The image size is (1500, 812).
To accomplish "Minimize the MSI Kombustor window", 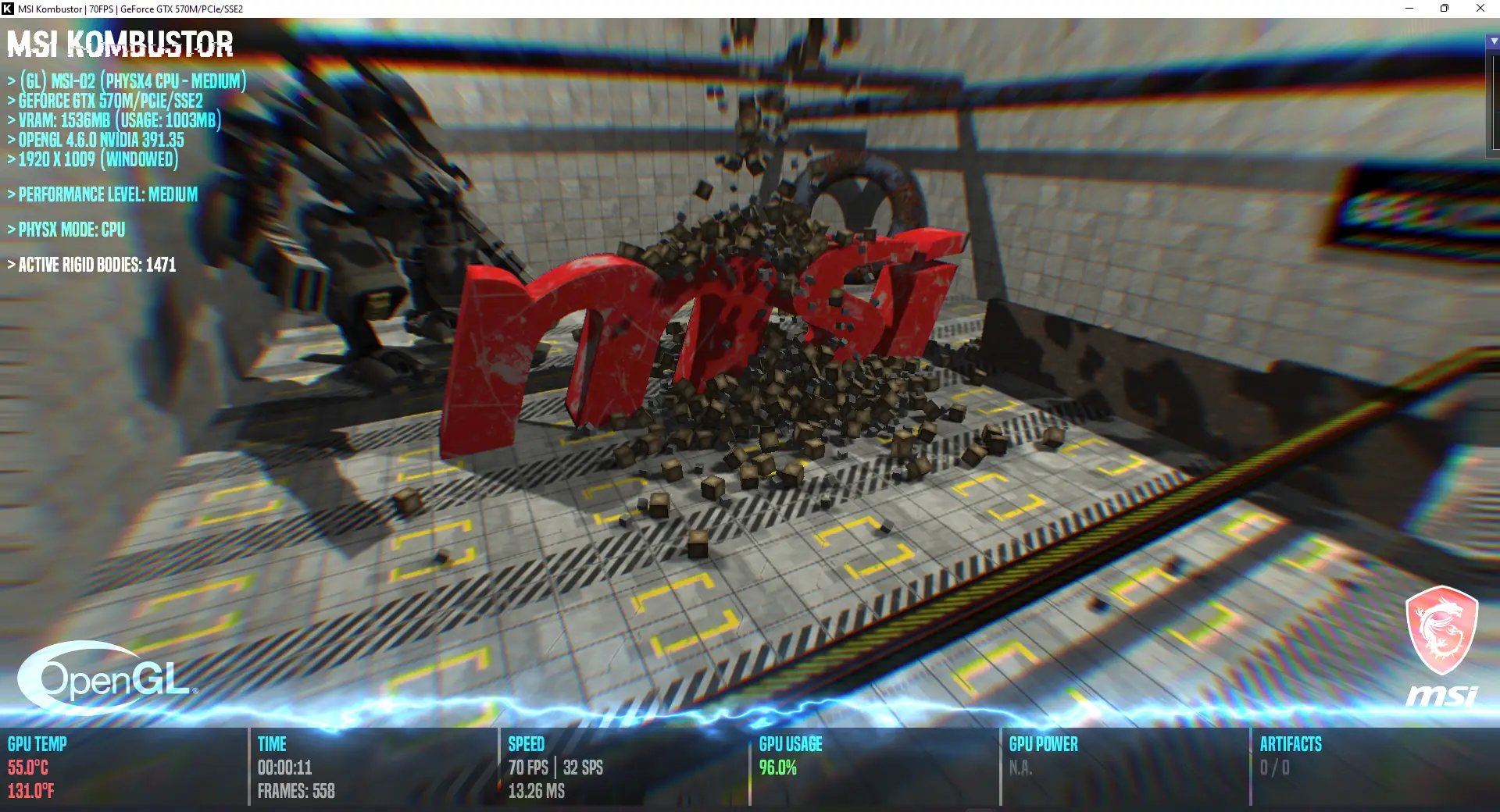I will pyautogui.click(x=1409, y=9).
